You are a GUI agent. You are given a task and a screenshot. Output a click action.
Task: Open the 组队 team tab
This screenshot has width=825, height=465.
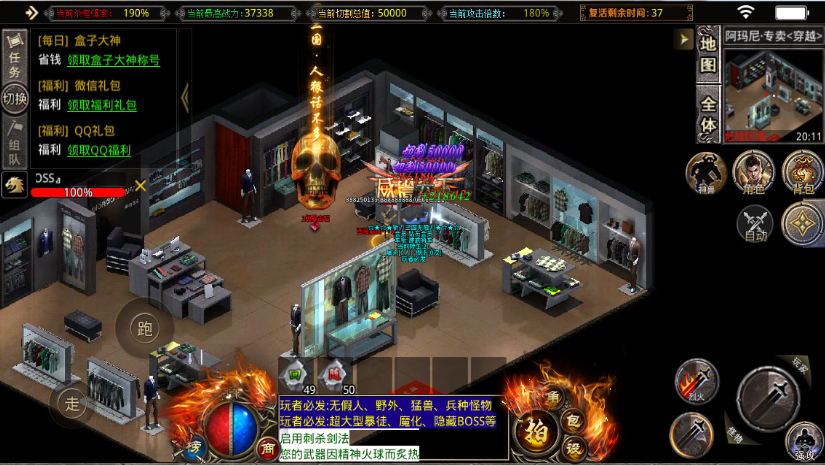coord(14,141)
